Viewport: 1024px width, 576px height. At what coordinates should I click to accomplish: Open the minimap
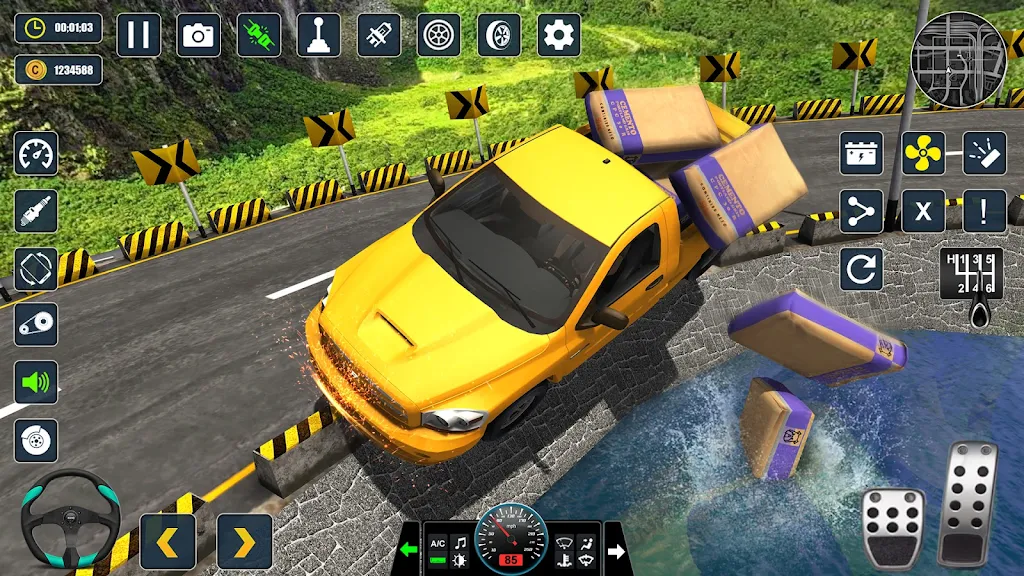[957, 59]
